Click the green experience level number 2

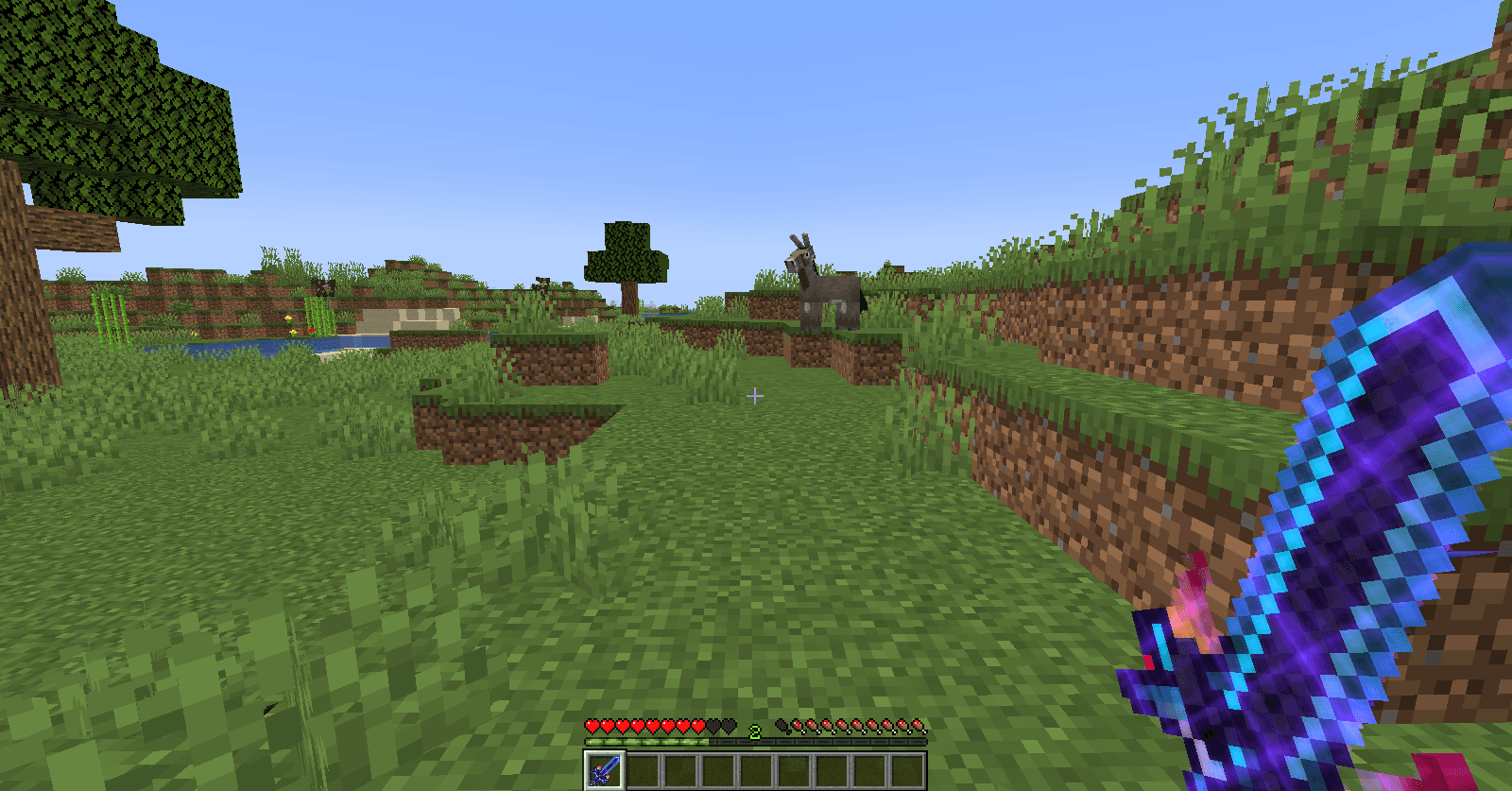tap(755, 731)
